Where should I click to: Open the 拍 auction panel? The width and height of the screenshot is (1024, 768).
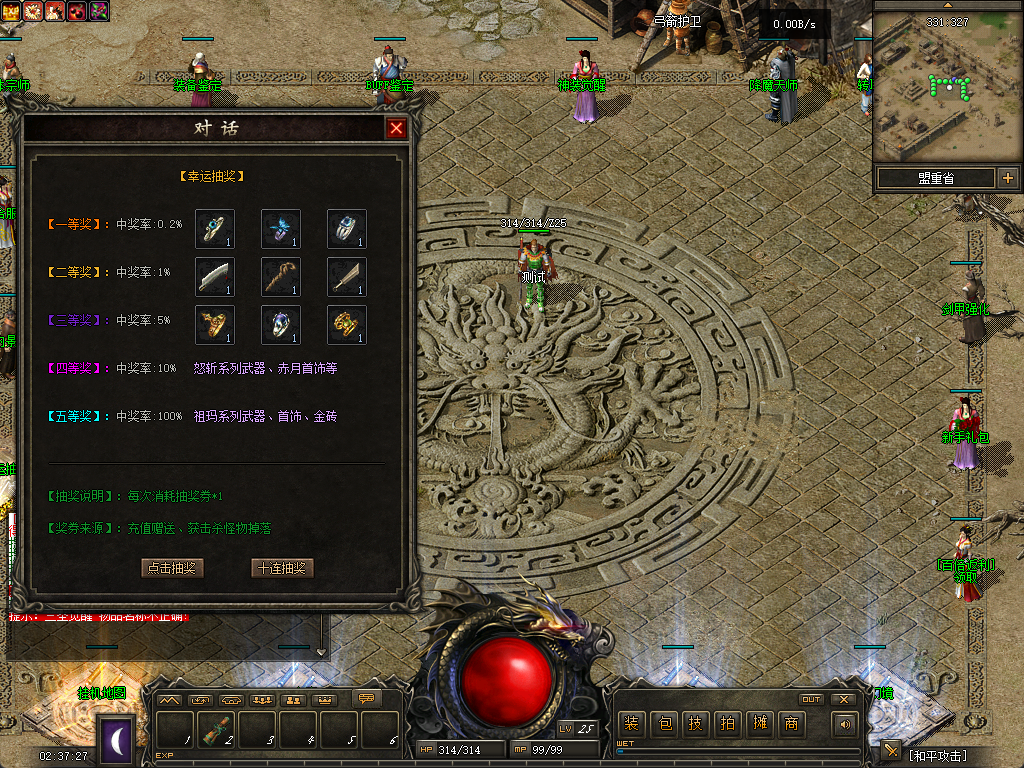(x=727, y=724)
